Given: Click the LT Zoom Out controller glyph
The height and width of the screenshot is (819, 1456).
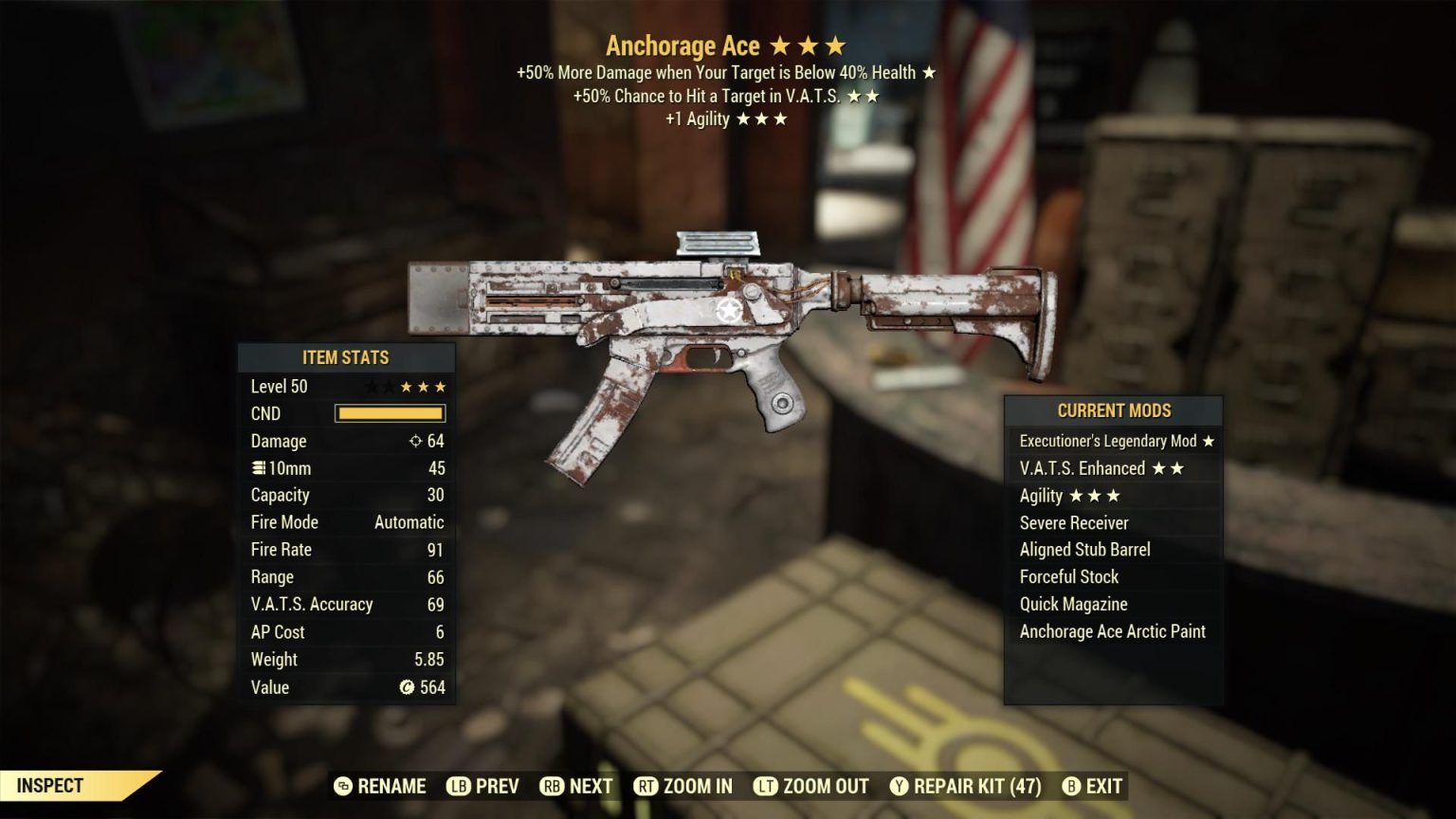Looking at the screenshot, I should [x=764, y=786].
